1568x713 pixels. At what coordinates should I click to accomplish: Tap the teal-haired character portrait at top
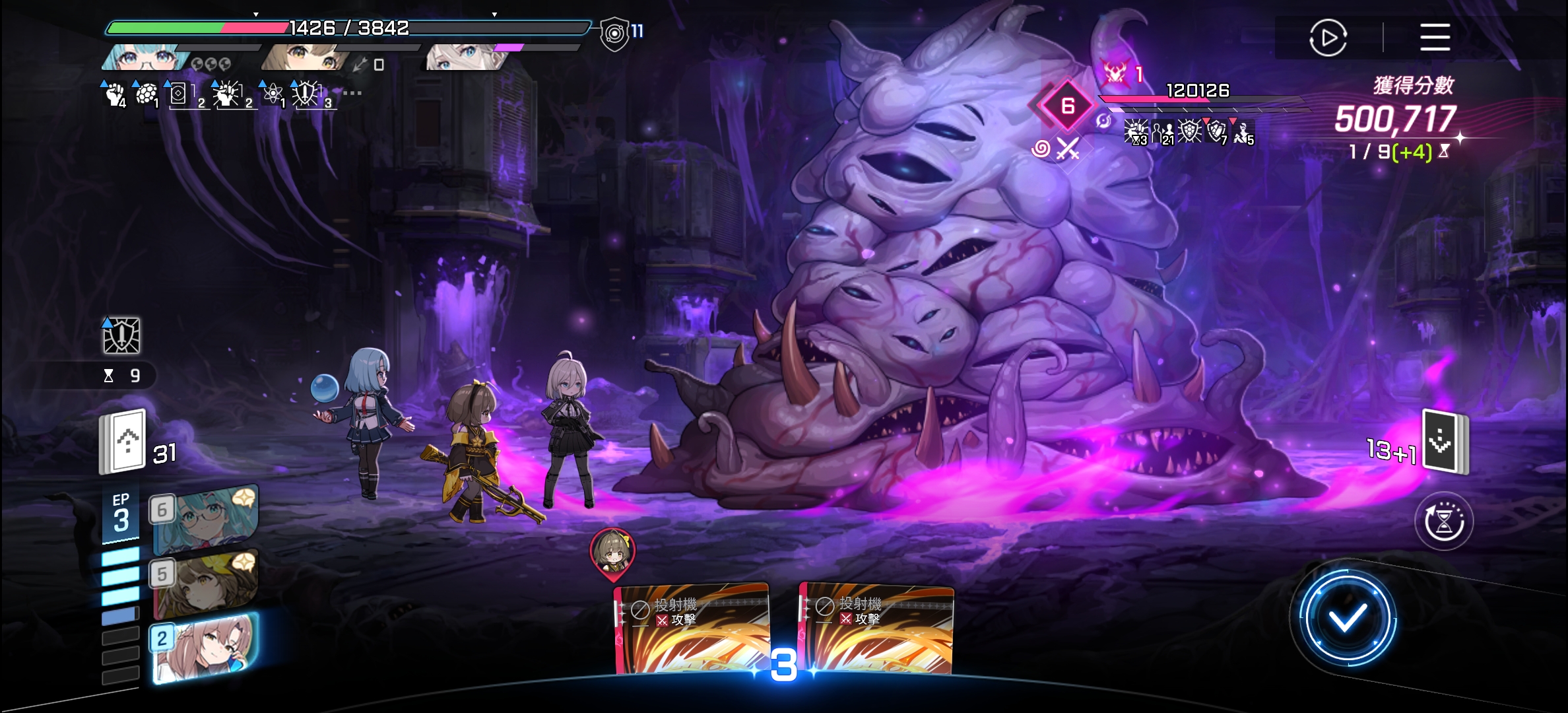[x=142, y=57]
